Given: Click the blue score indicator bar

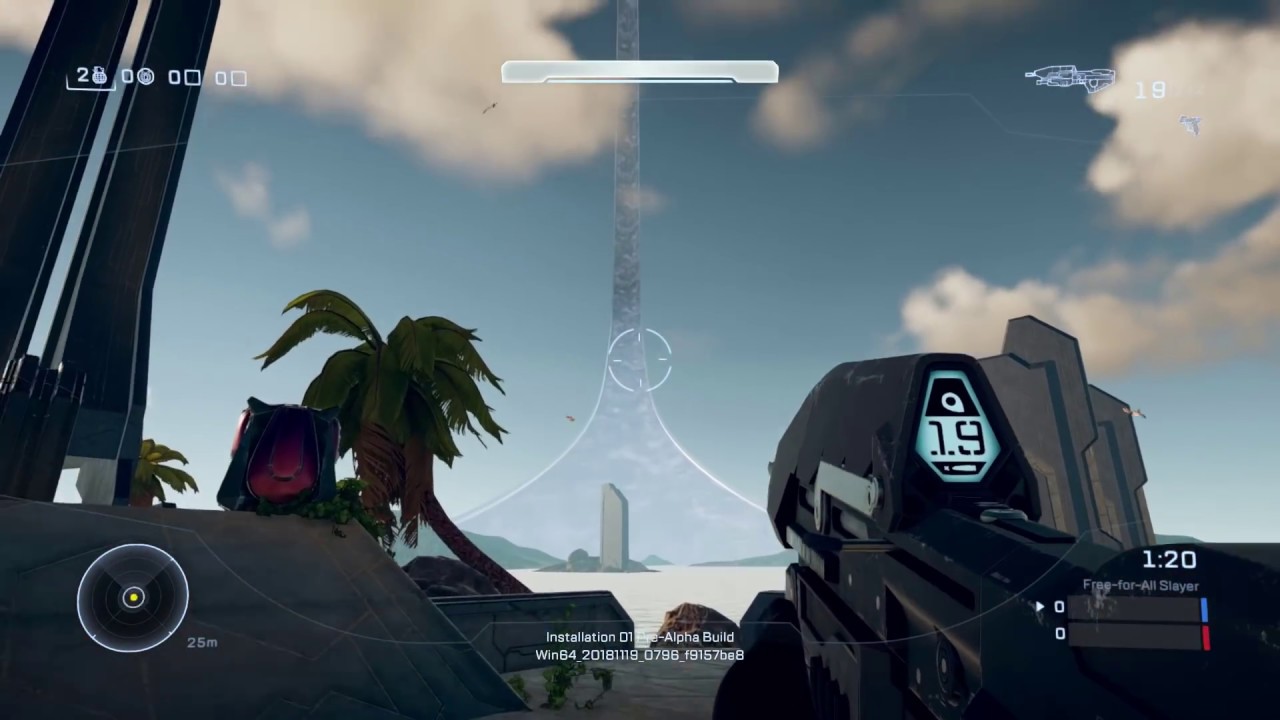Looking at the screenshot, I should [1204, 609].
